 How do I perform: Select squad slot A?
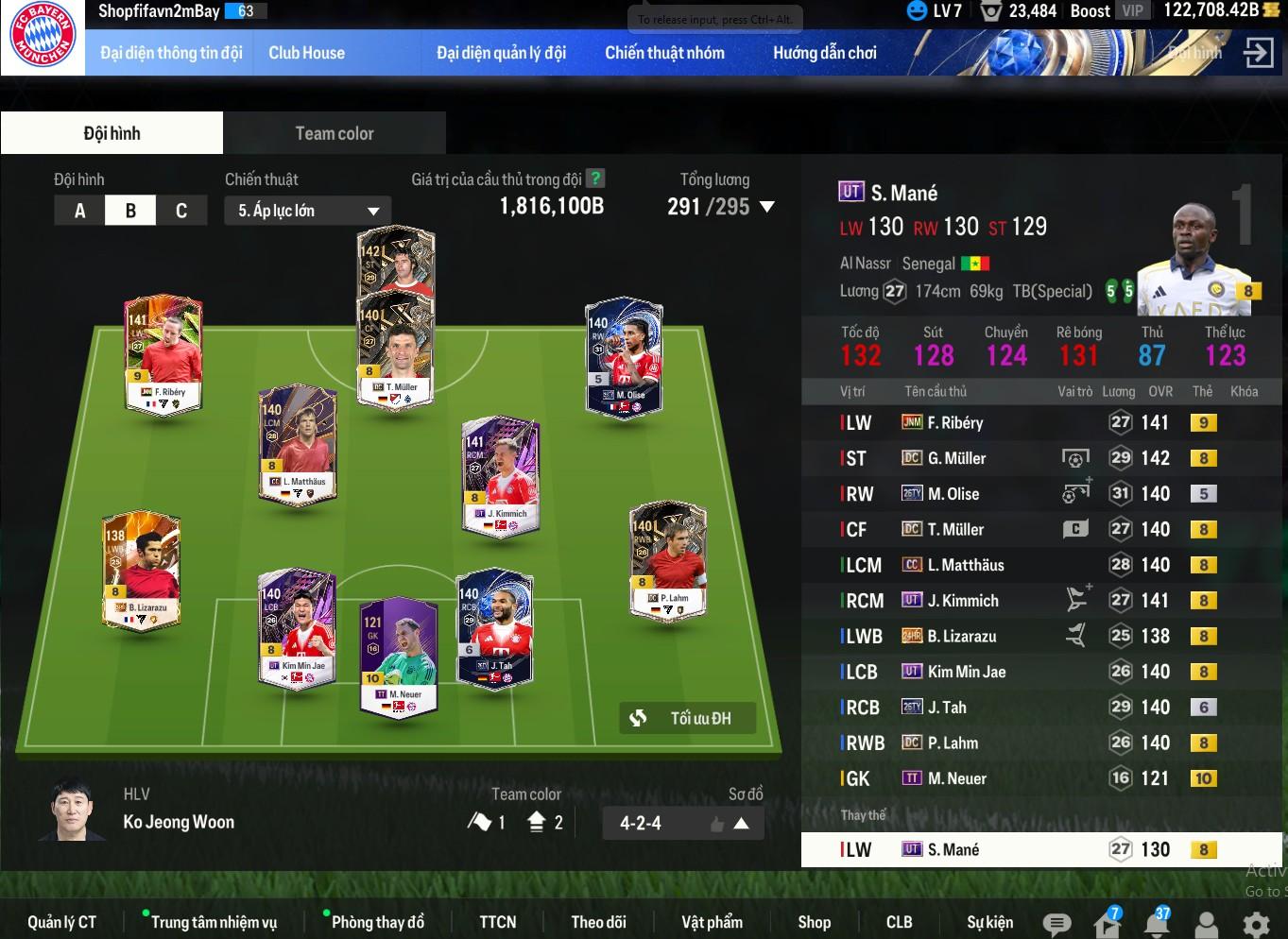click(x=79, y=211)
